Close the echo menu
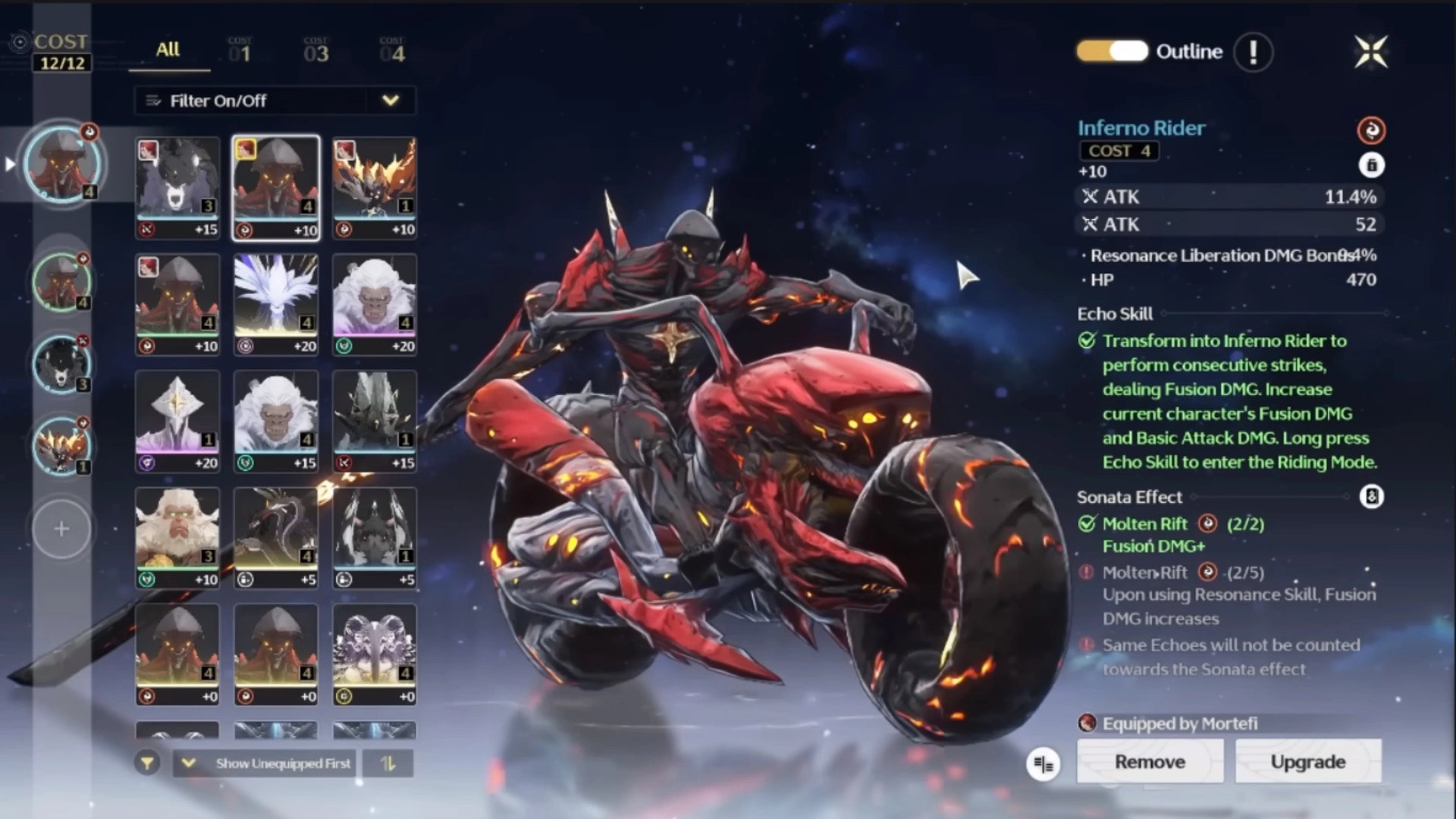Image resolution: width=1456 pixels, height=819 pixels. pos(1371,52)
